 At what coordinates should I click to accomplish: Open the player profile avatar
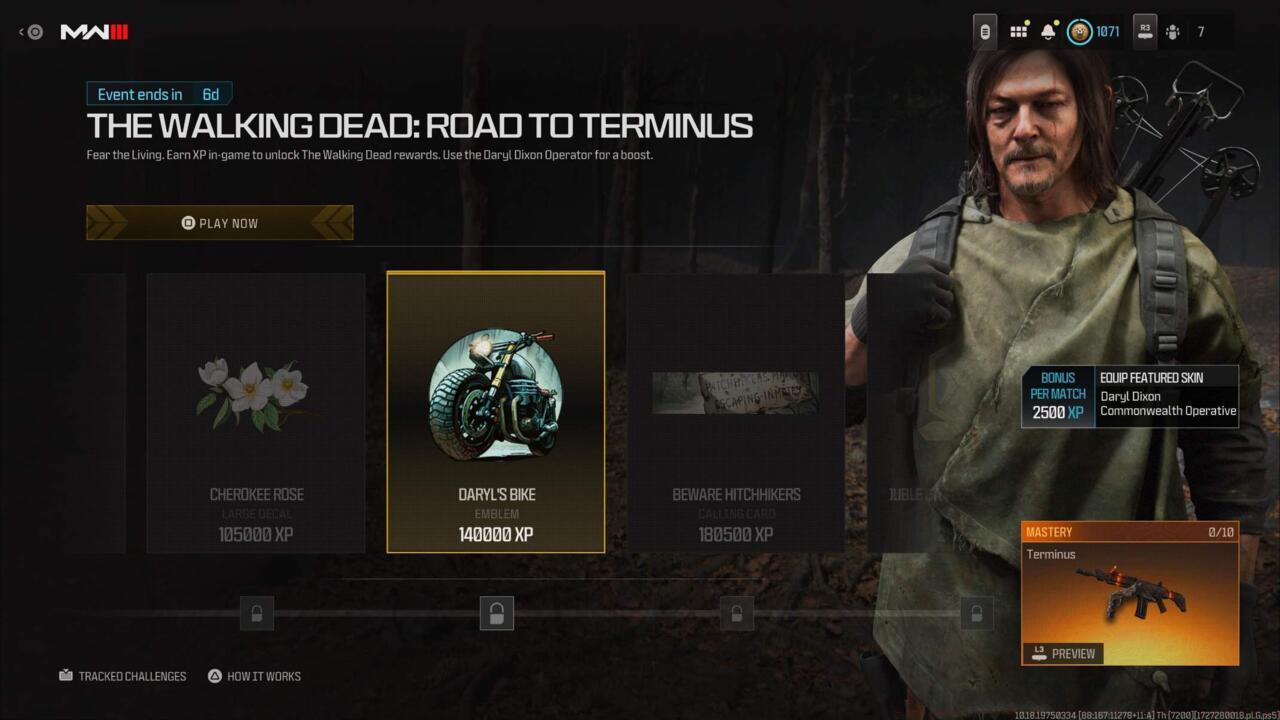(x=1080, y=32)
